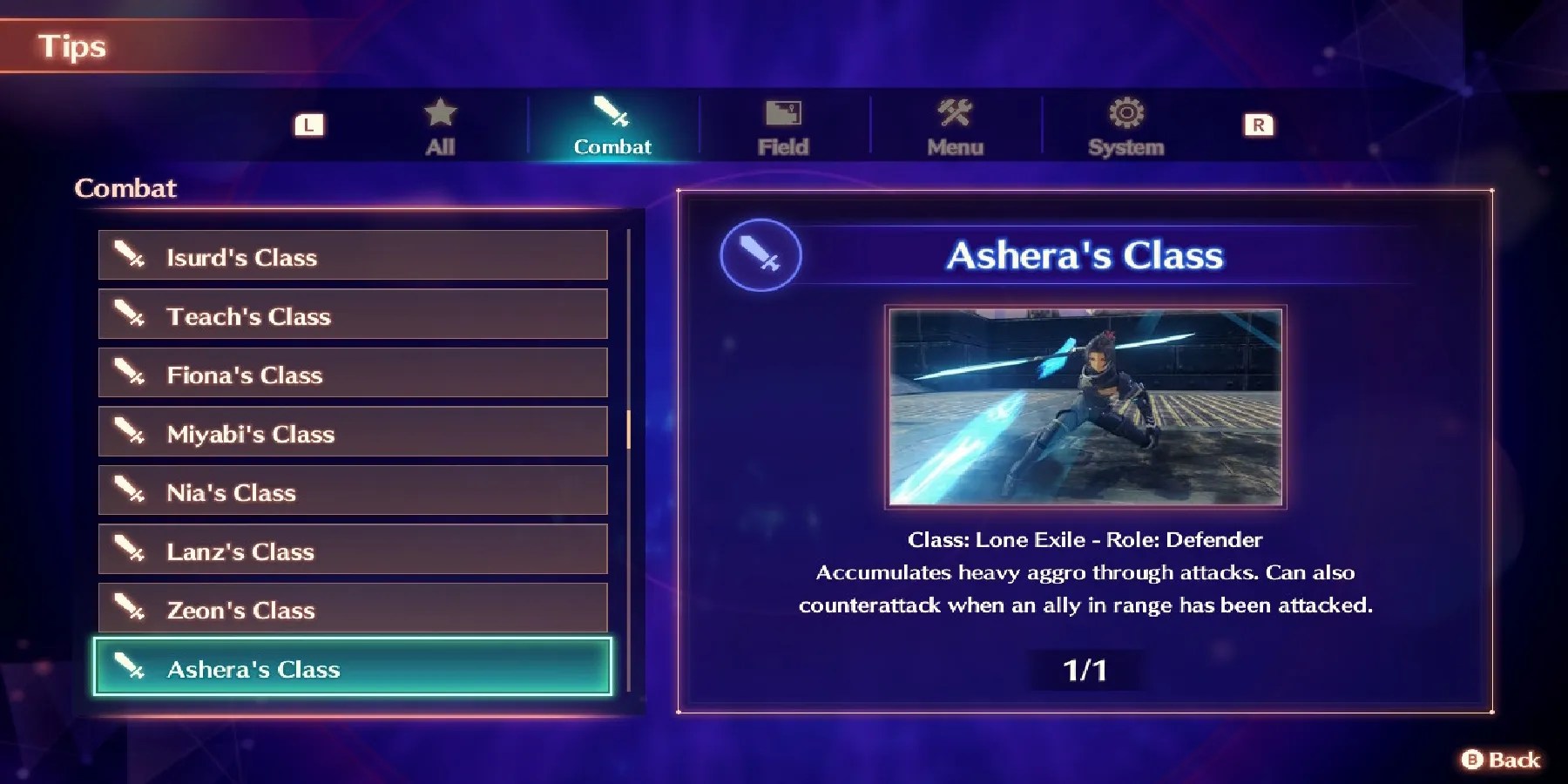Click the star icon above the All tab
This screenshot has height=784, width=1568.
pos(441,112)
